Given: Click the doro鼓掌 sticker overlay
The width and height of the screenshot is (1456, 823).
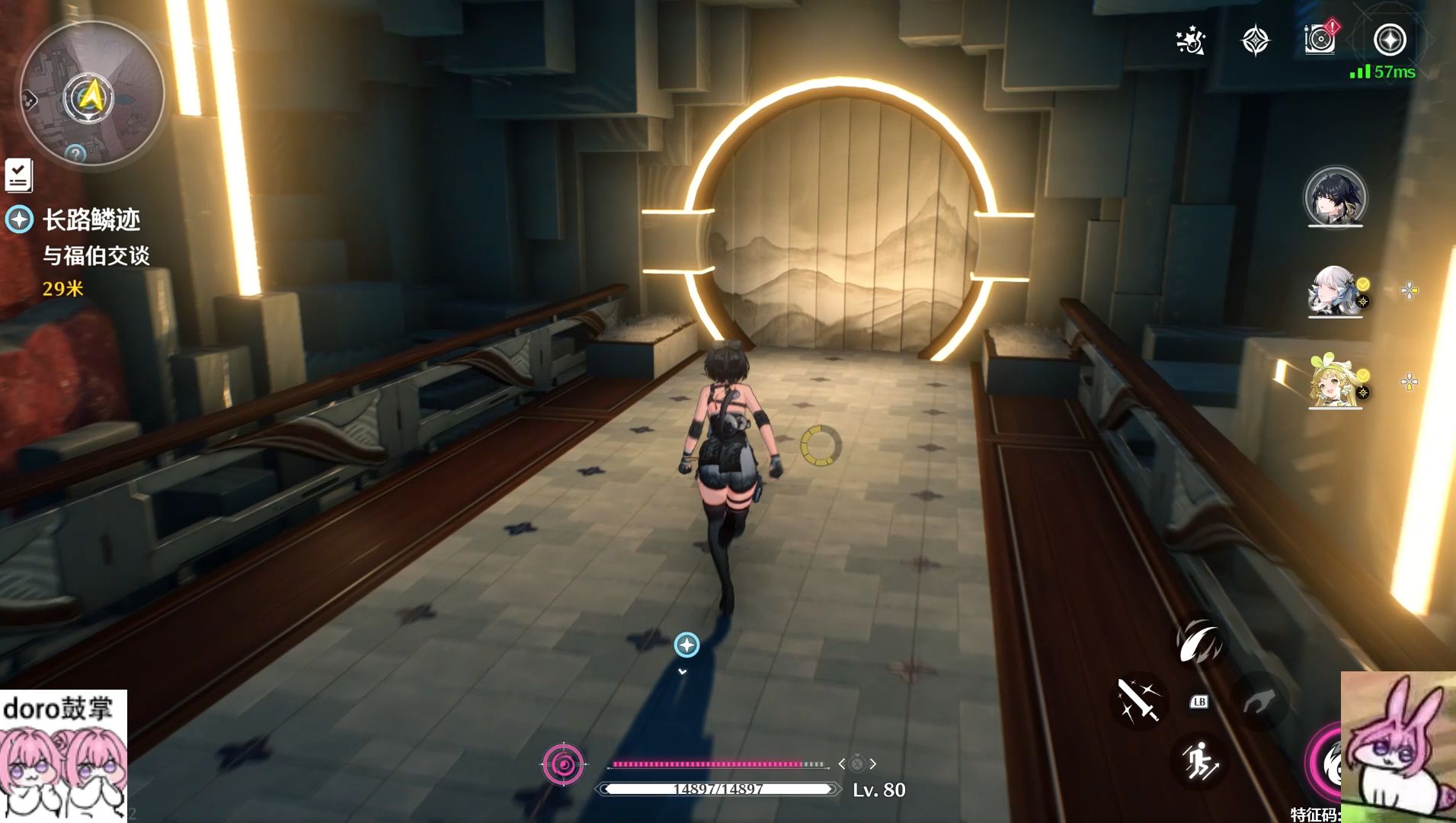Looking at the screenshot, I should click(63, 755).
